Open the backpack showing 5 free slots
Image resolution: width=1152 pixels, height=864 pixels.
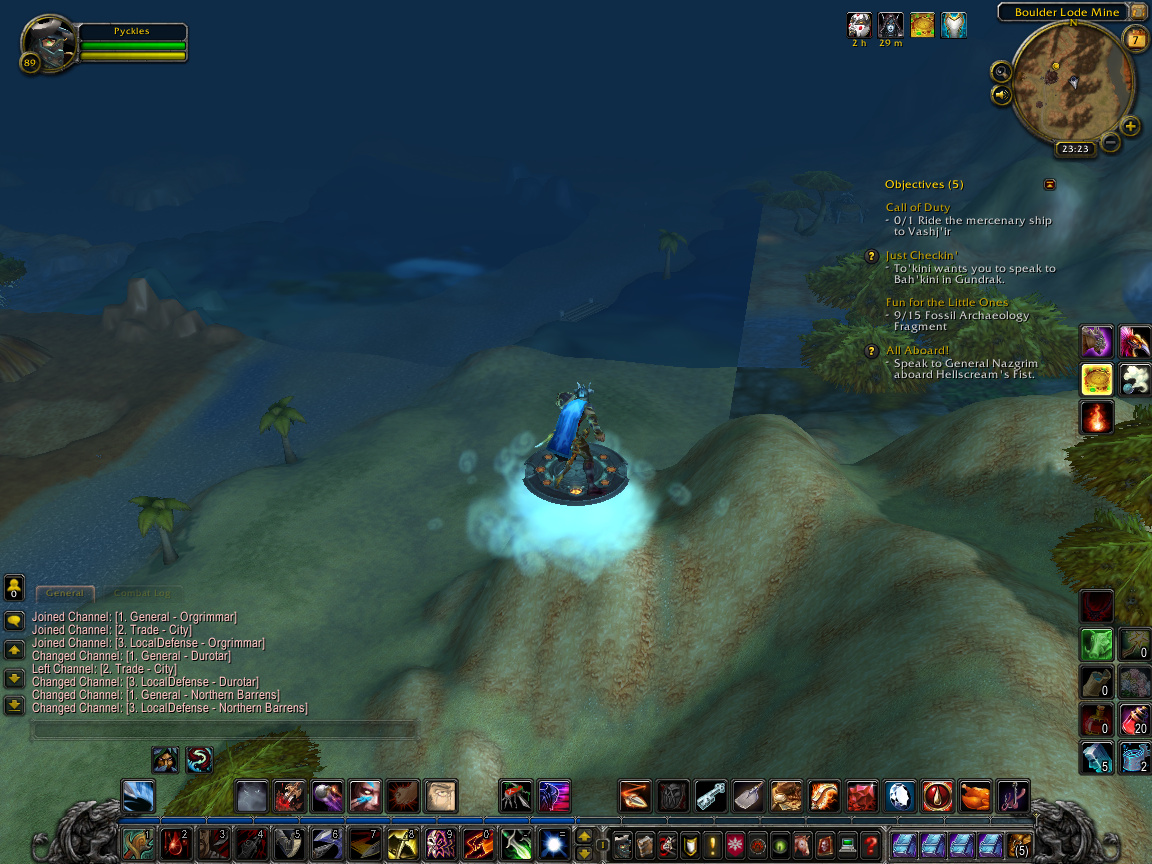pyautogui.click(x=1019, y=845)
